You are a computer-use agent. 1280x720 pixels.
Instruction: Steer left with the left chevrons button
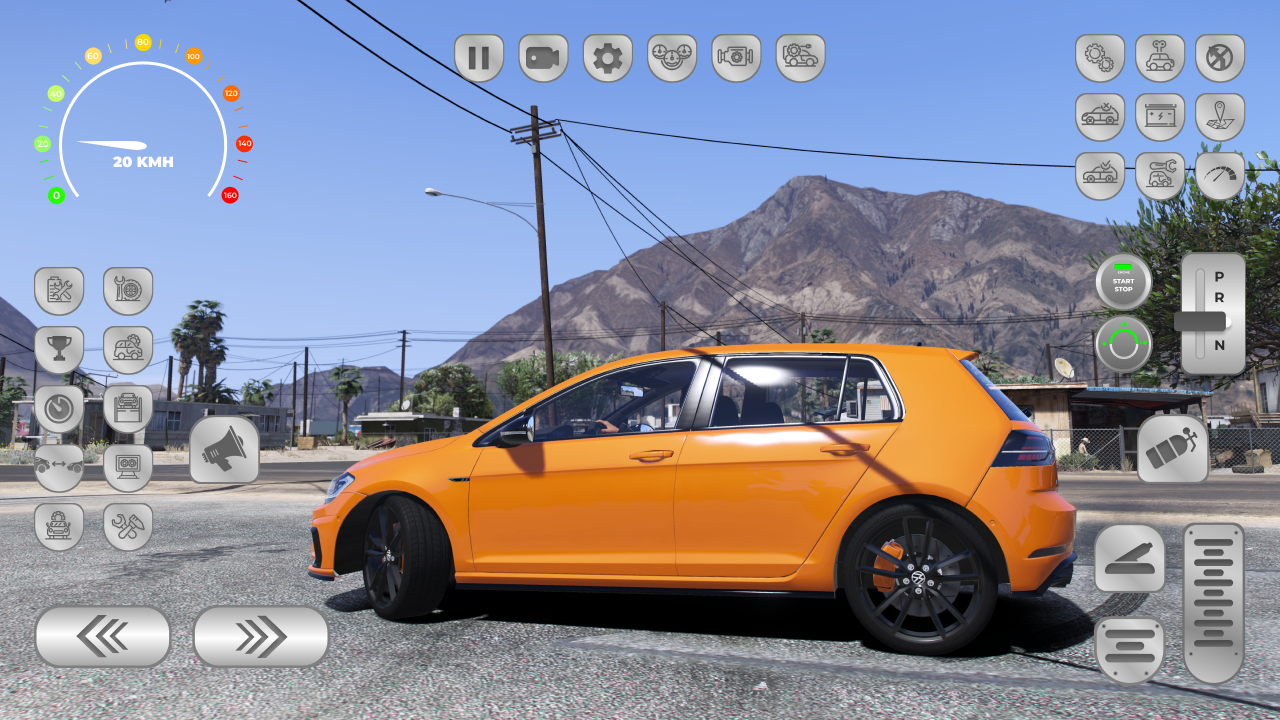(x=102, y=636)
